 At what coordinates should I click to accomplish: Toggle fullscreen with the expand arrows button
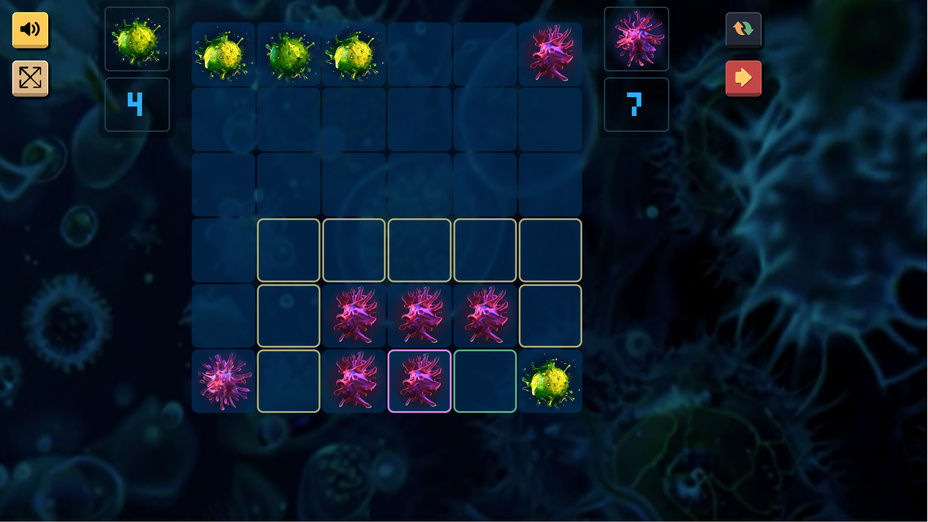(30, 78)
